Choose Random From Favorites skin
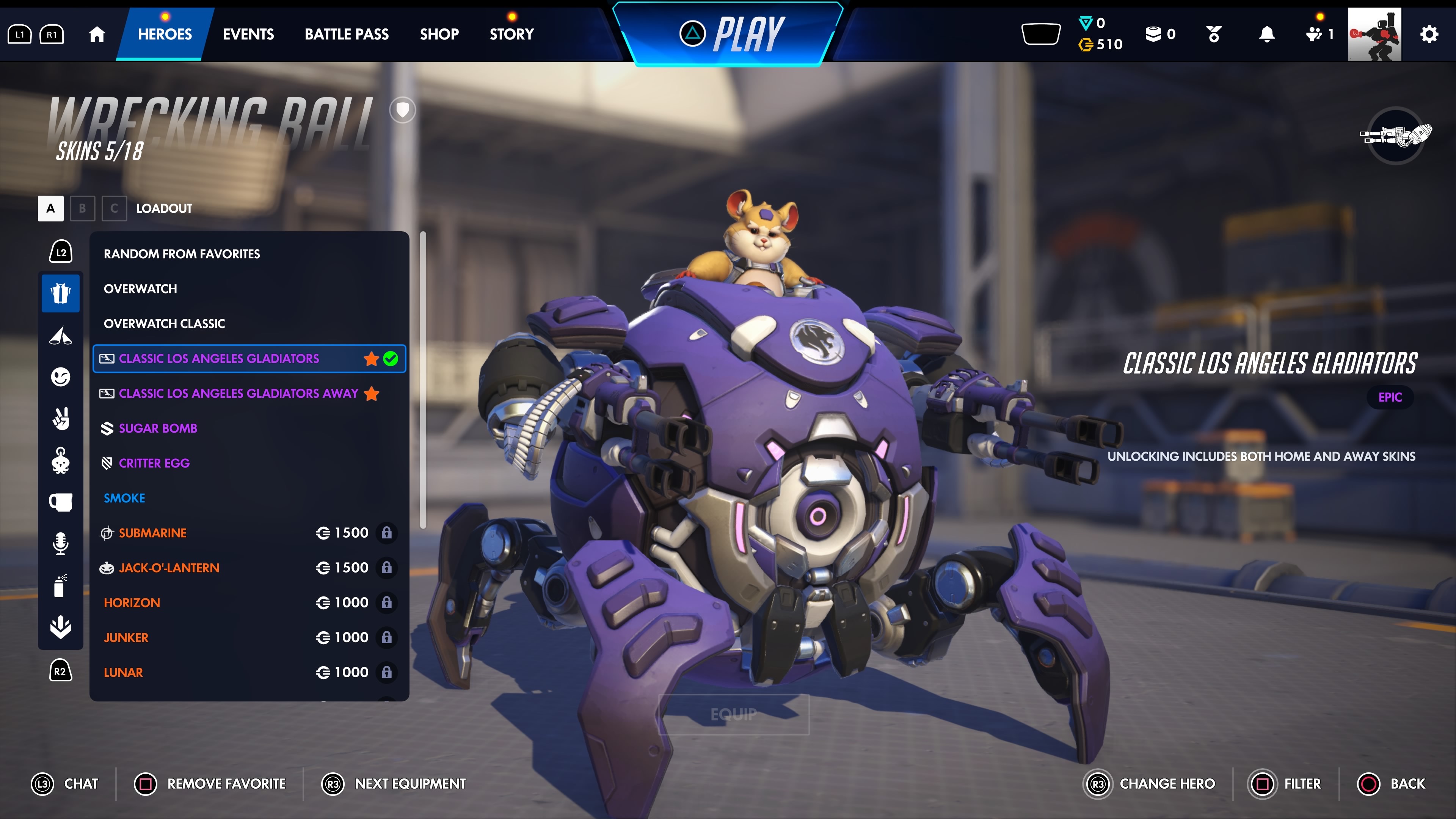 [x=182, y=254]
